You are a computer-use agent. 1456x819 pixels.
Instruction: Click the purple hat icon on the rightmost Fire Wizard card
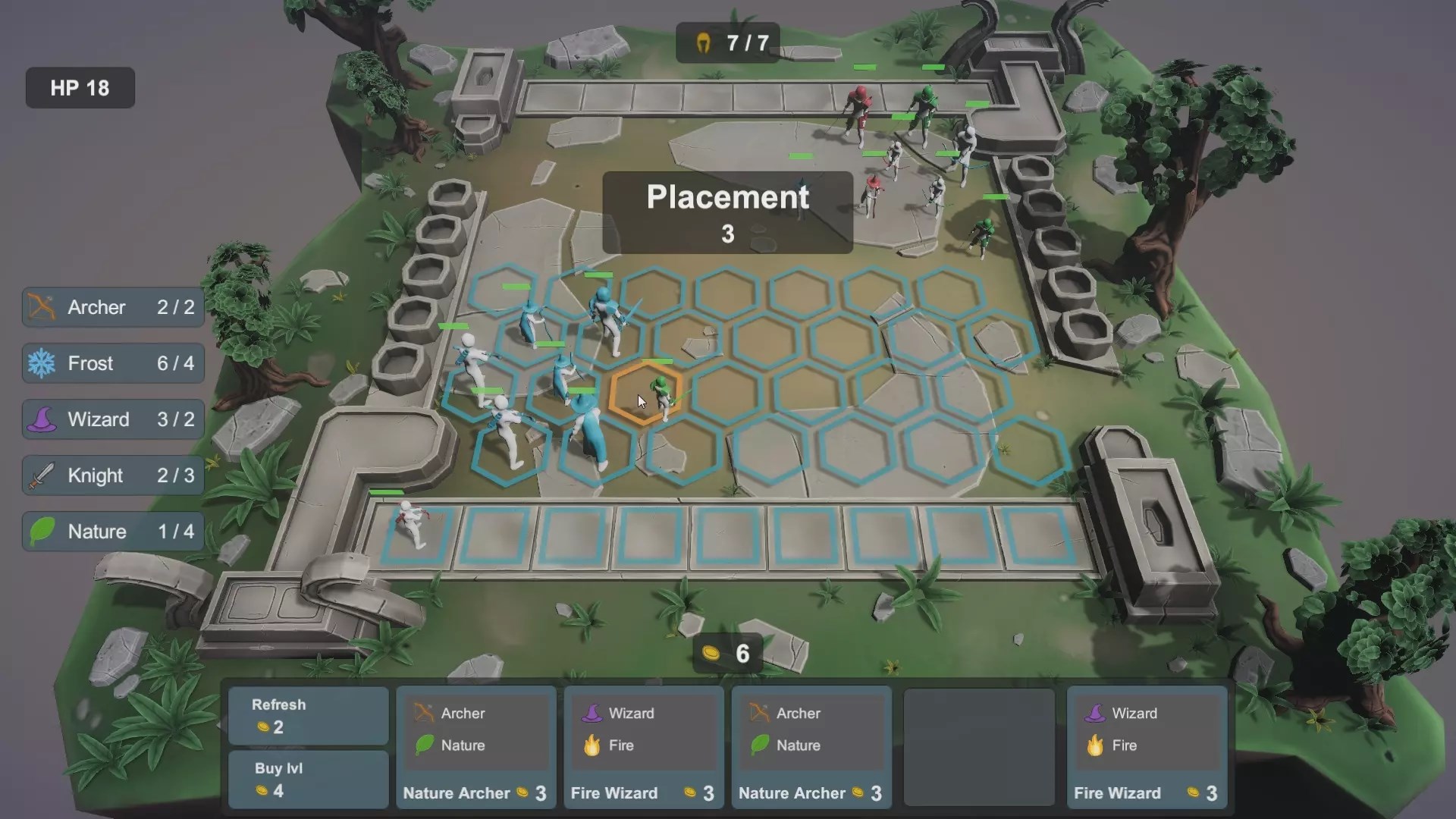(x=1096, y=713)
